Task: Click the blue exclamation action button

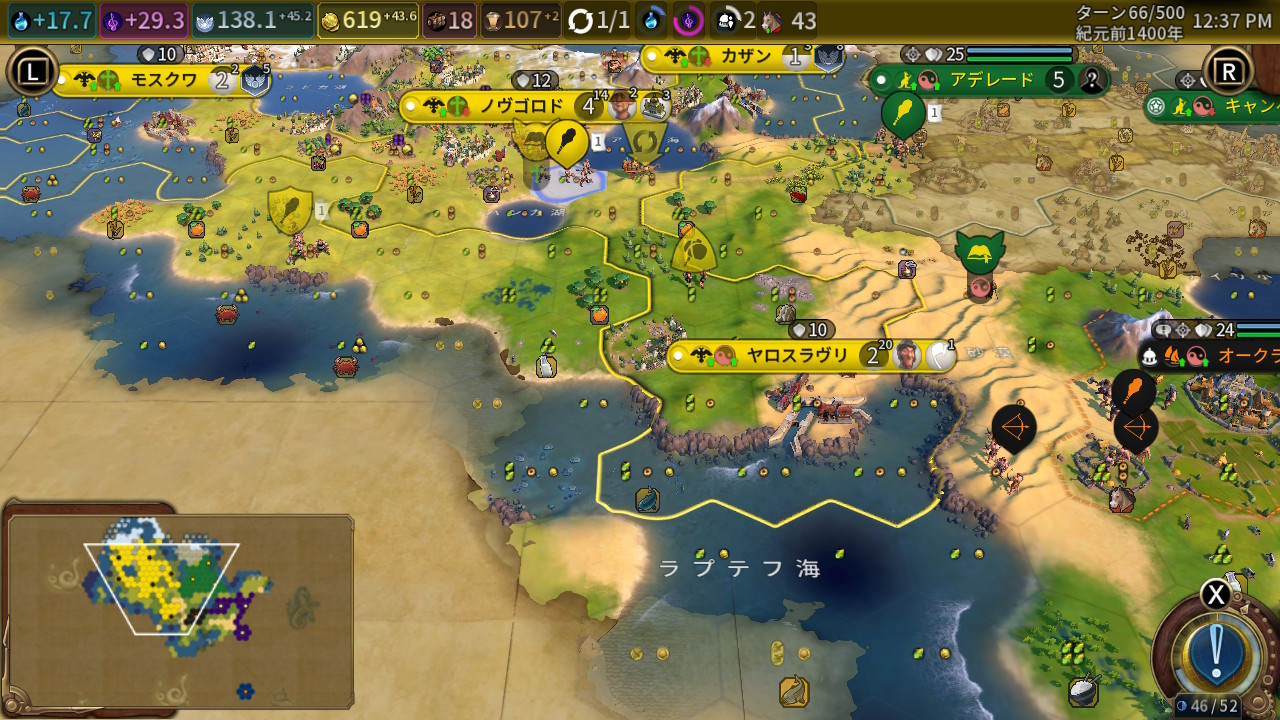Action: [x=1216, y=652]
